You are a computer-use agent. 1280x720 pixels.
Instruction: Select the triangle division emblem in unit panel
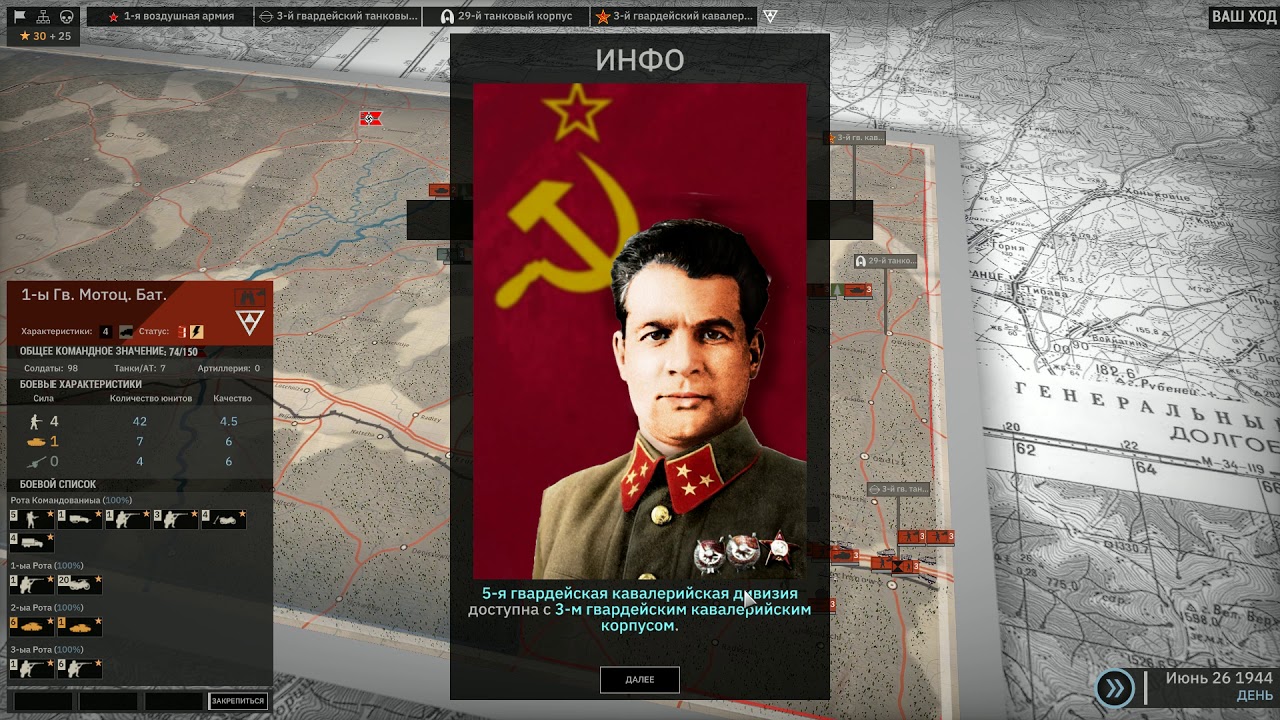(x=249, y=322)
